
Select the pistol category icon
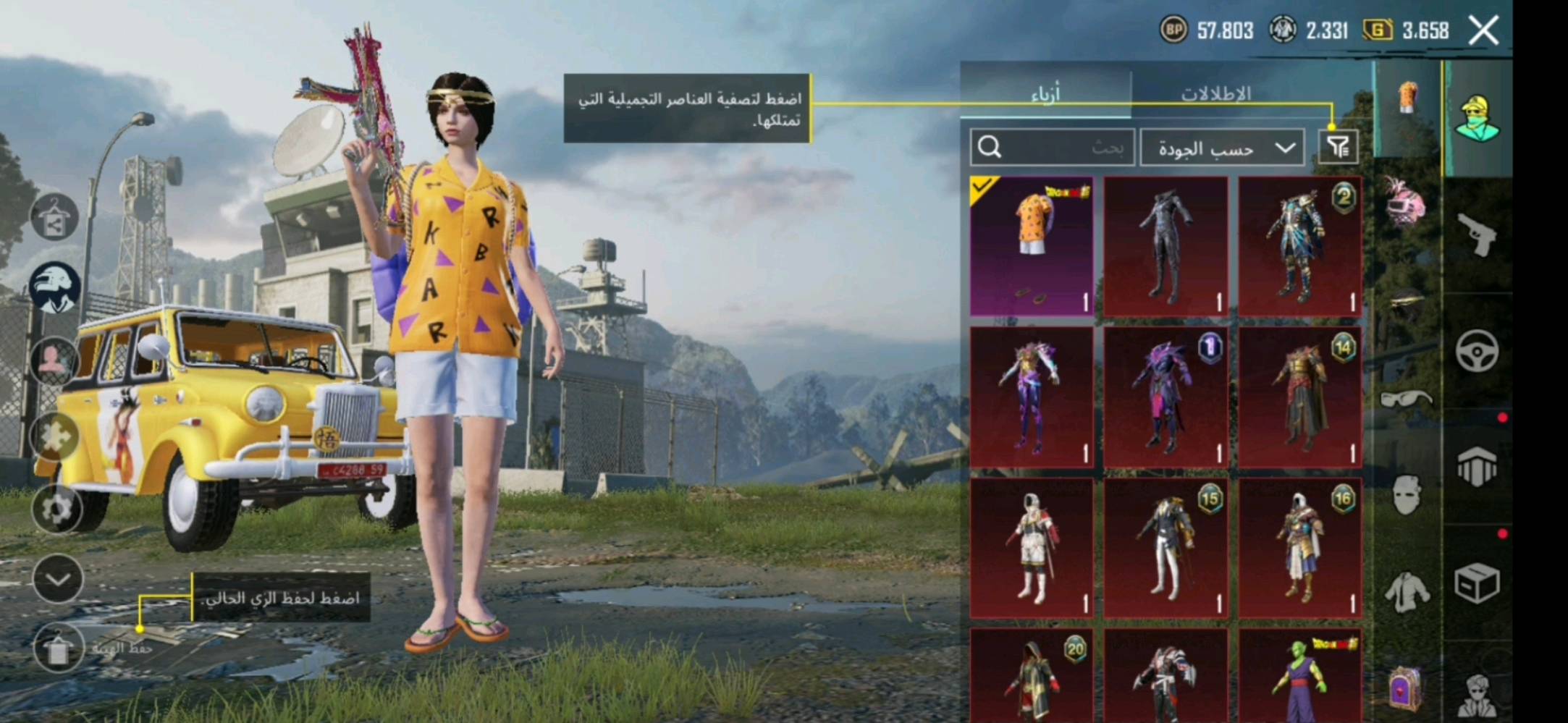pyautogui.click(x=1477, y=232)
